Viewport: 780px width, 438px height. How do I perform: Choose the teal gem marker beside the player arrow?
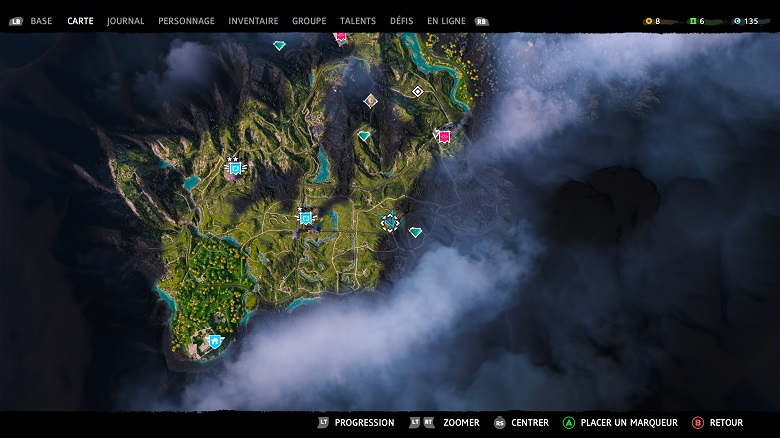415,232
